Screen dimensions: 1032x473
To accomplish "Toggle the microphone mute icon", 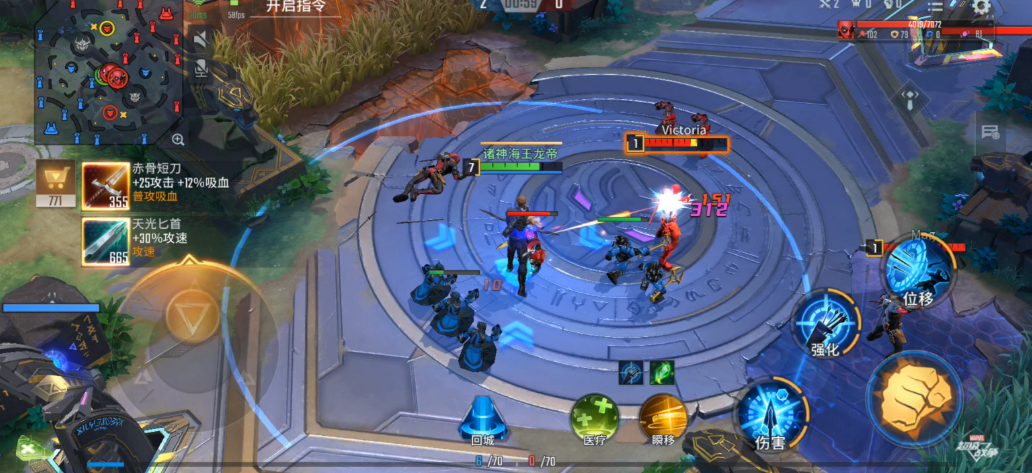I will [x=202, y=68].
